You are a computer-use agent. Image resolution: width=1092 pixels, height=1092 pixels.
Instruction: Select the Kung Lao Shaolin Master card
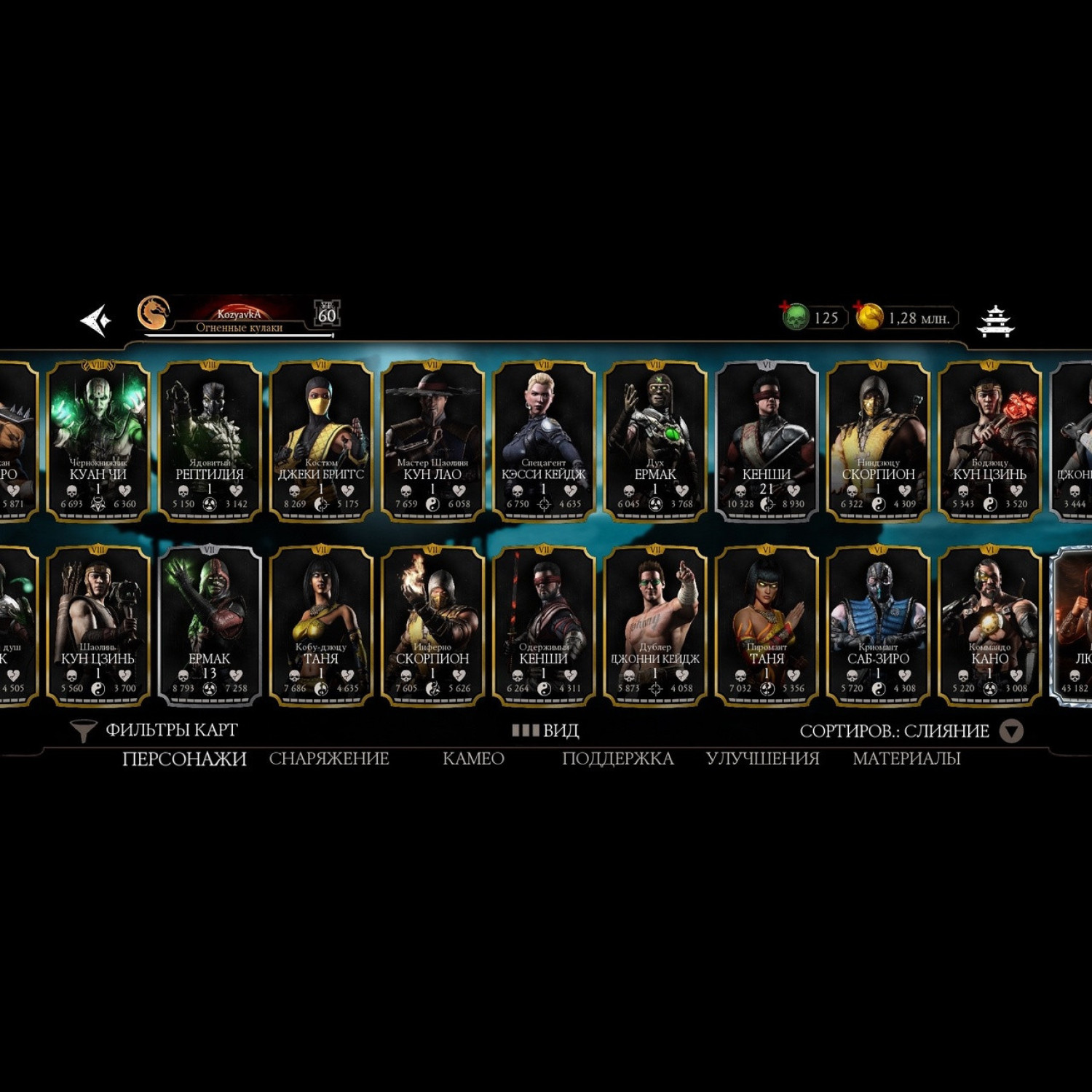coord(432,440)
